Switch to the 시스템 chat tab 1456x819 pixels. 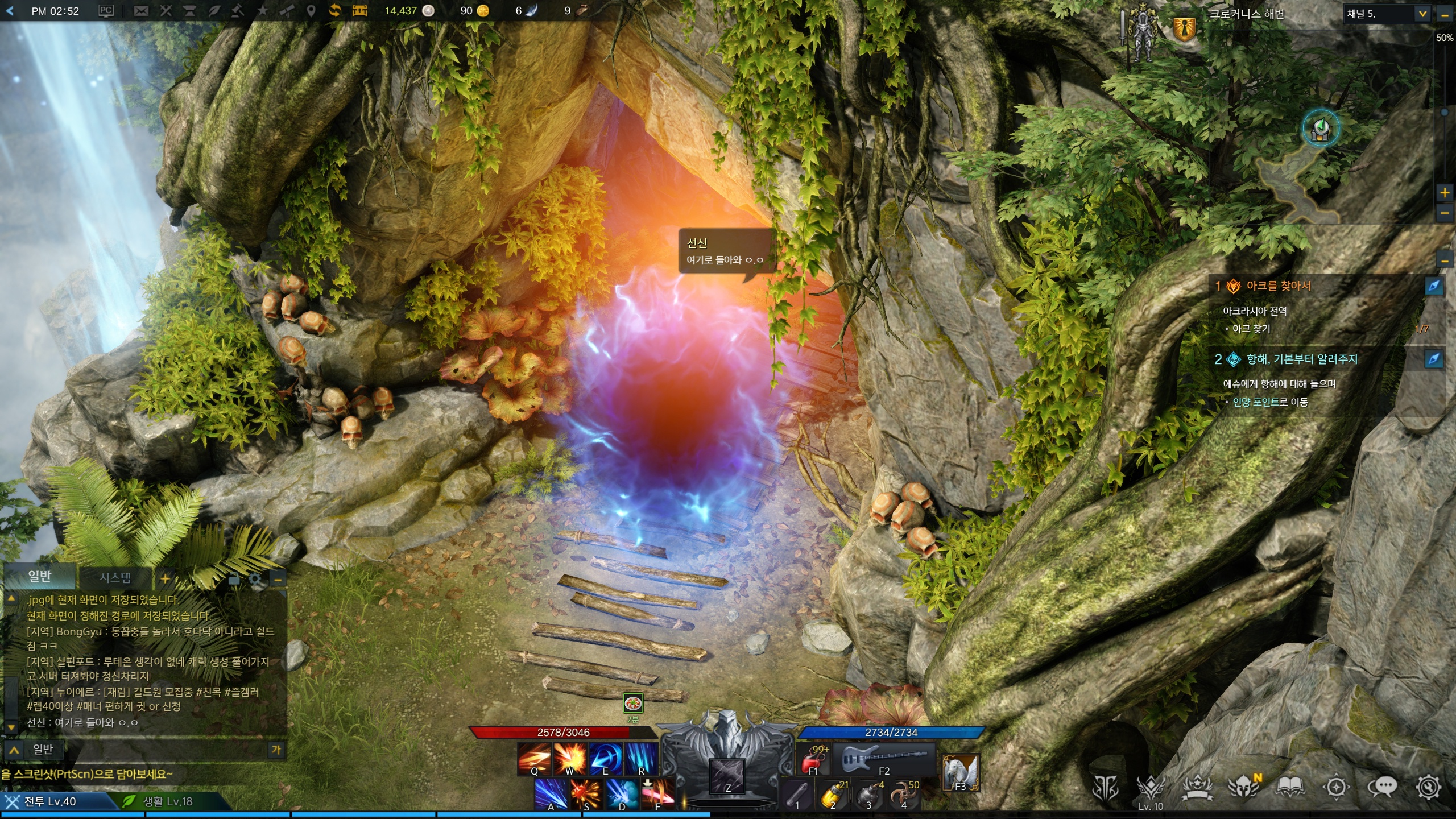115,578
